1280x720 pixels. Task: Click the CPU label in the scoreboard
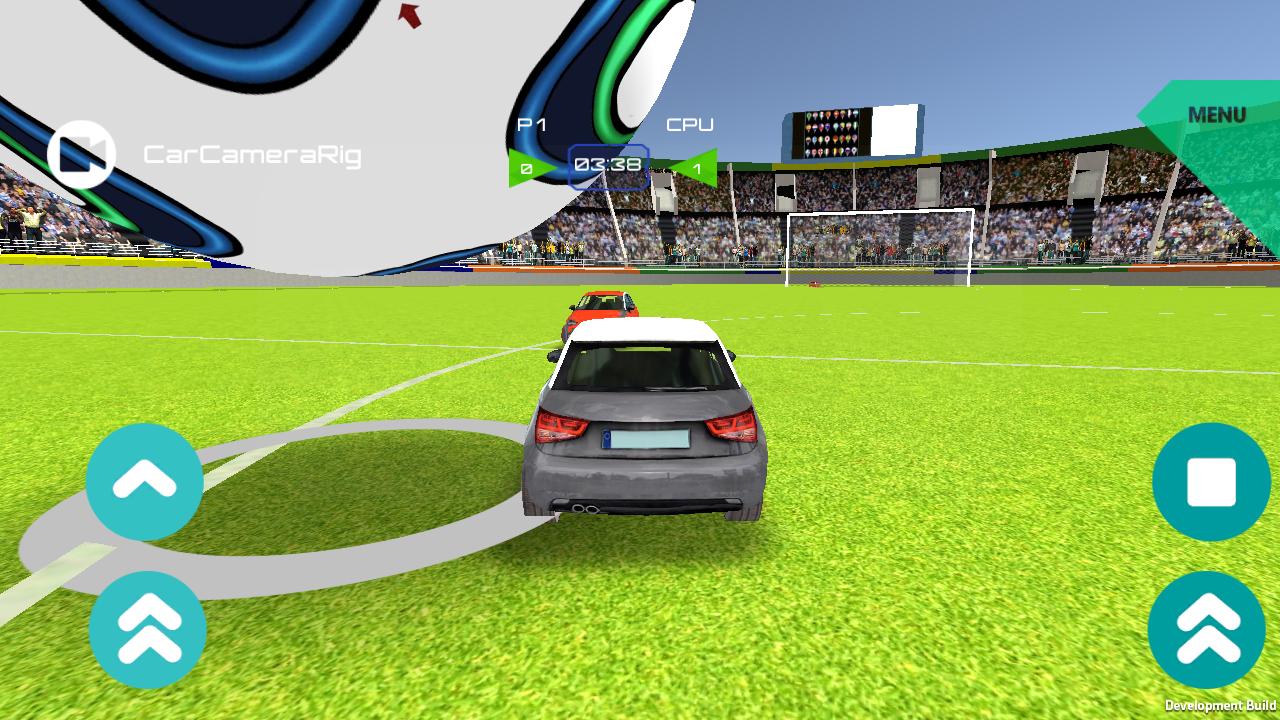pyautogui.click(x=690, y=125)
